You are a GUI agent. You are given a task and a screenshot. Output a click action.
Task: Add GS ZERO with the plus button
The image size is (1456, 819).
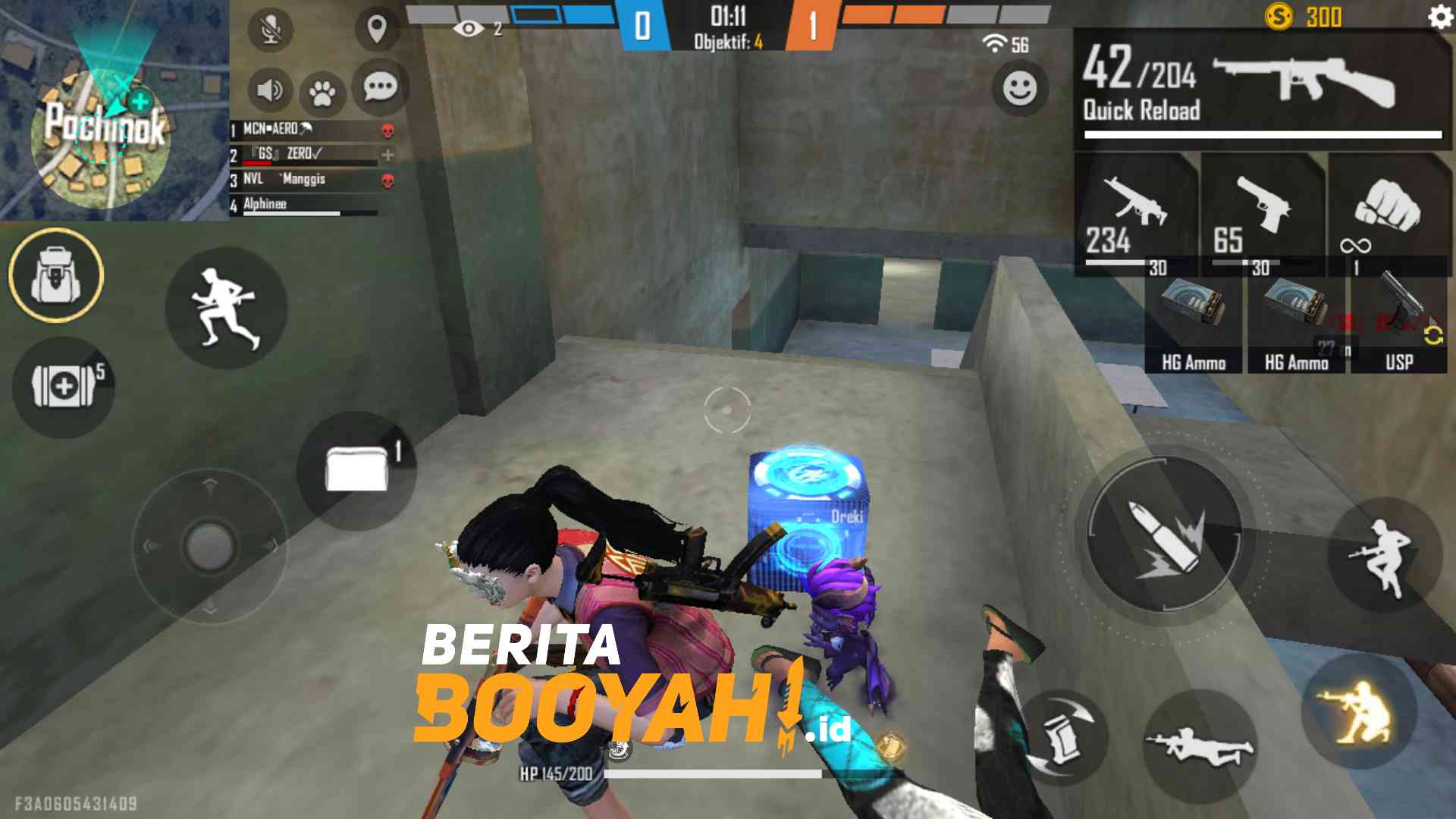coord(389,154)
